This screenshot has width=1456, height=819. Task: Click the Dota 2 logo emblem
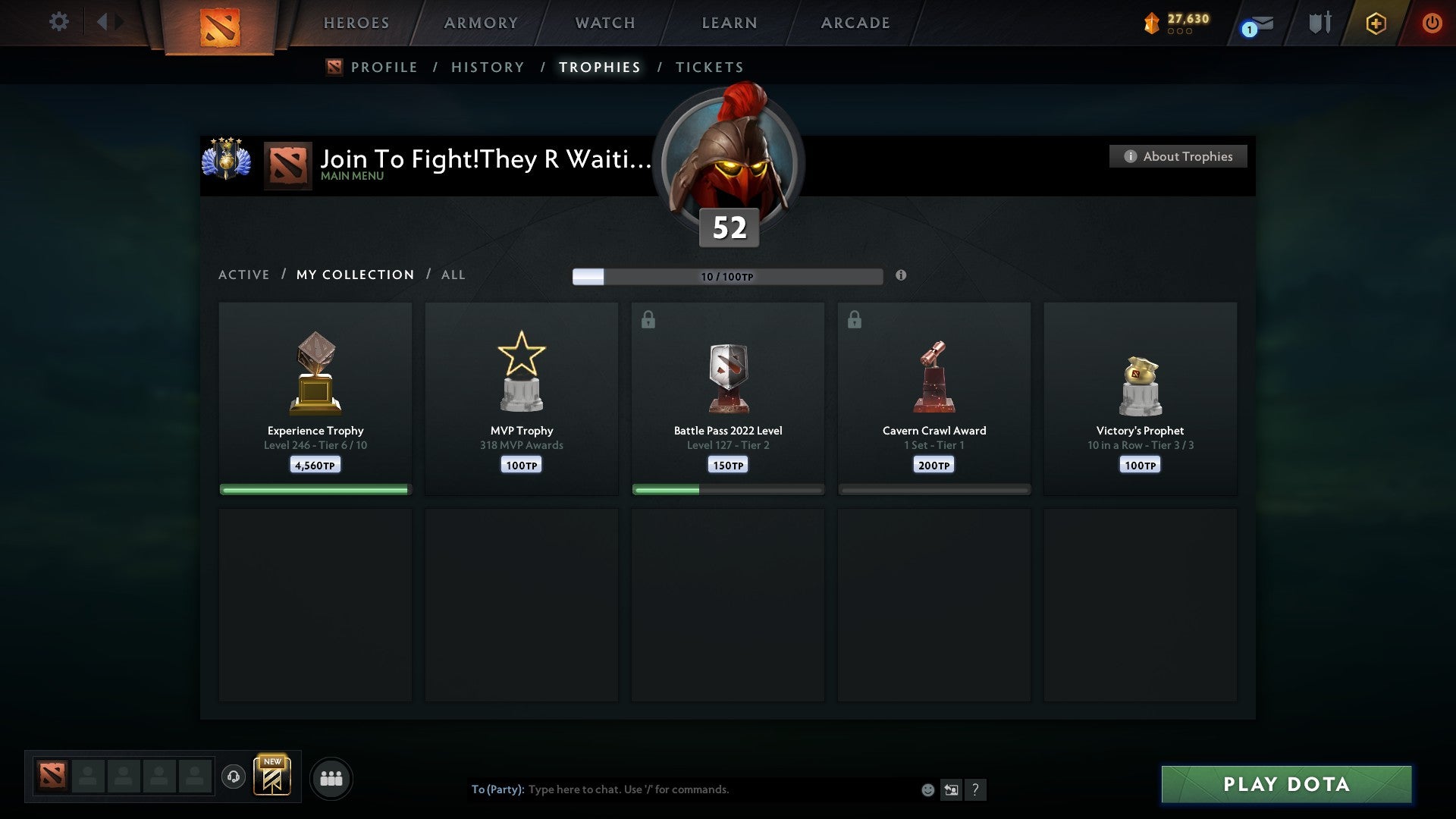[x=221, y=26]
